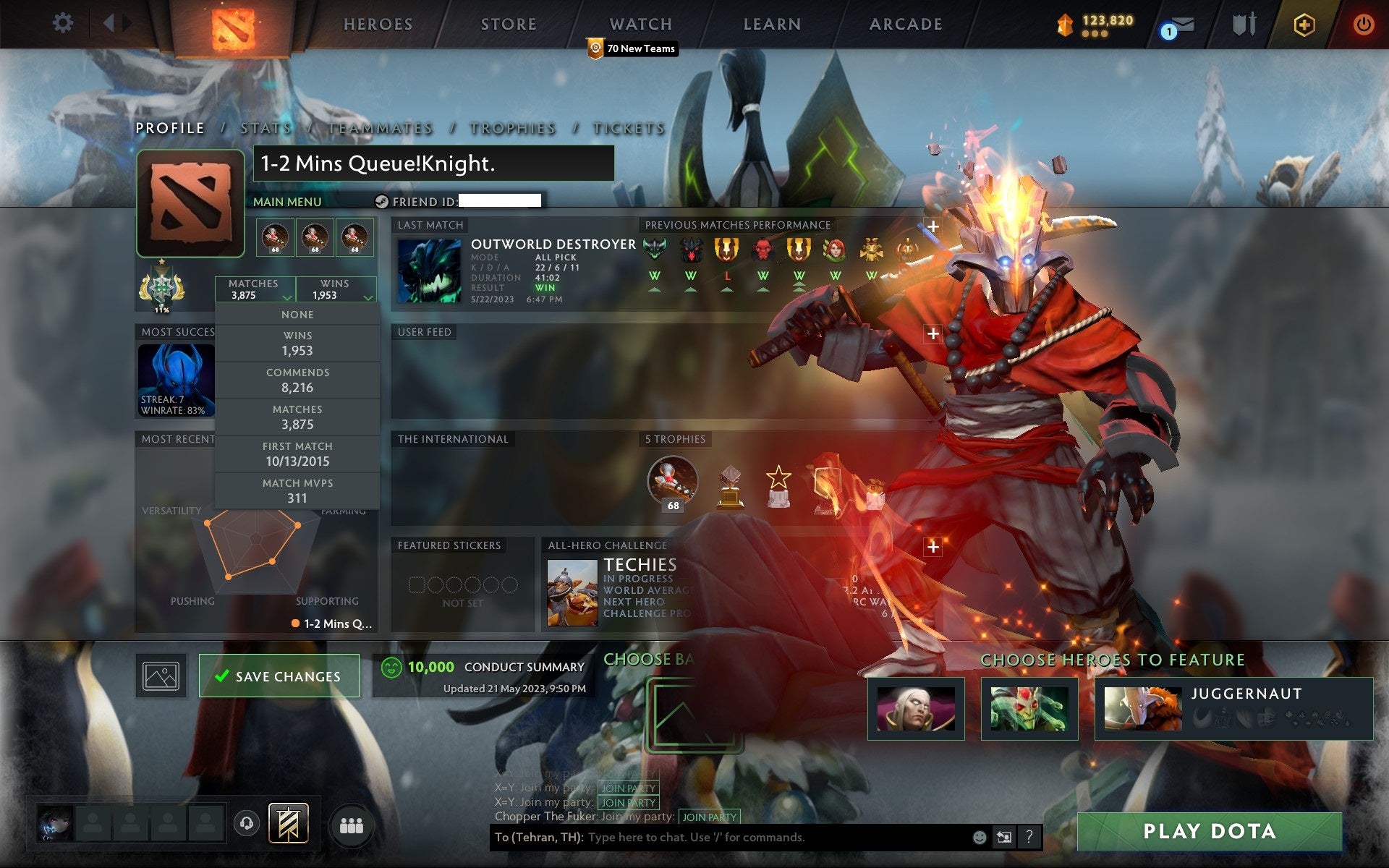Switch to the Trophies tab
The image size is (1389, 868).
511,127
